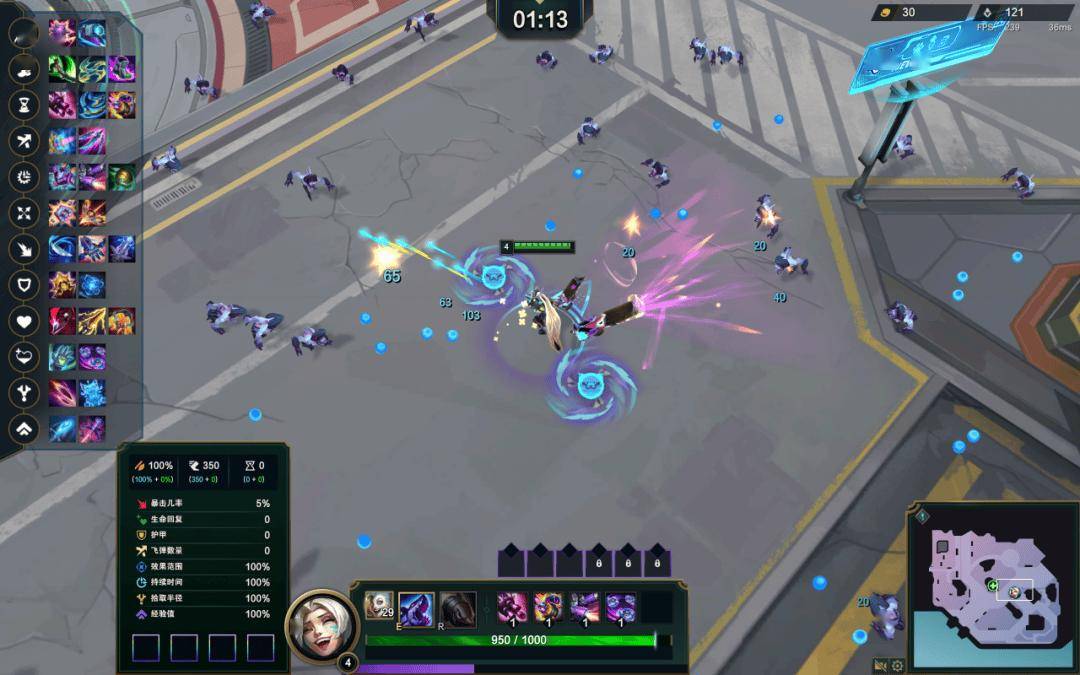Screen dimensions: 1080x675
Task: Choose the shield stat category
Action: click(24, 285)
